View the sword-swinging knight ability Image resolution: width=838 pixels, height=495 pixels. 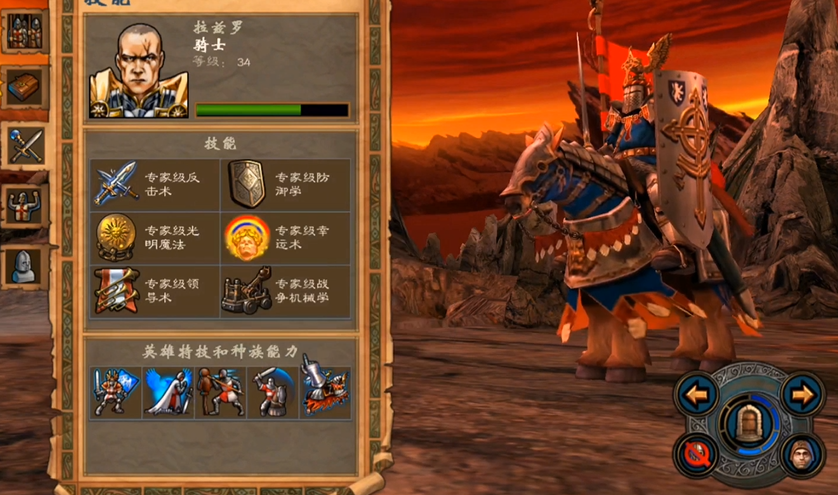click(x=272, y=392)
